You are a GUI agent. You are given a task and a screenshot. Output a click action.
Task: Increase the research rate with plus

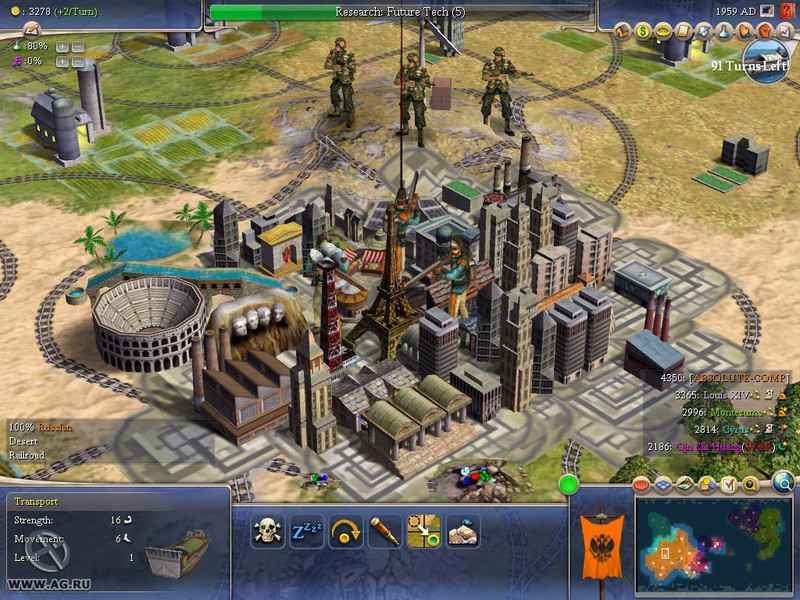(62, 47)
